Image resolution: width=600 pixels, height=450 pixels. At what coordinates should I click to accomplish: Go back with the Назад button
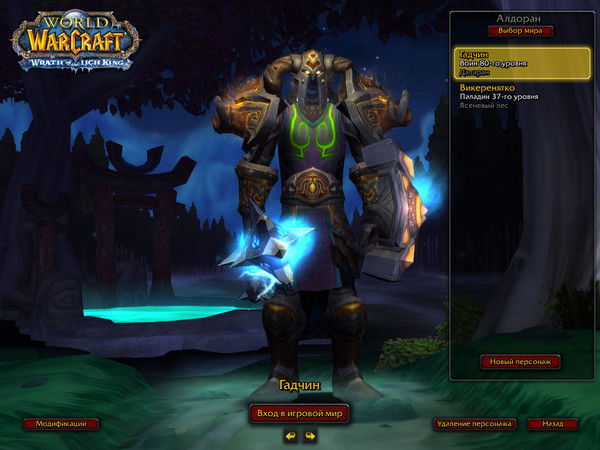coord(553,424)
